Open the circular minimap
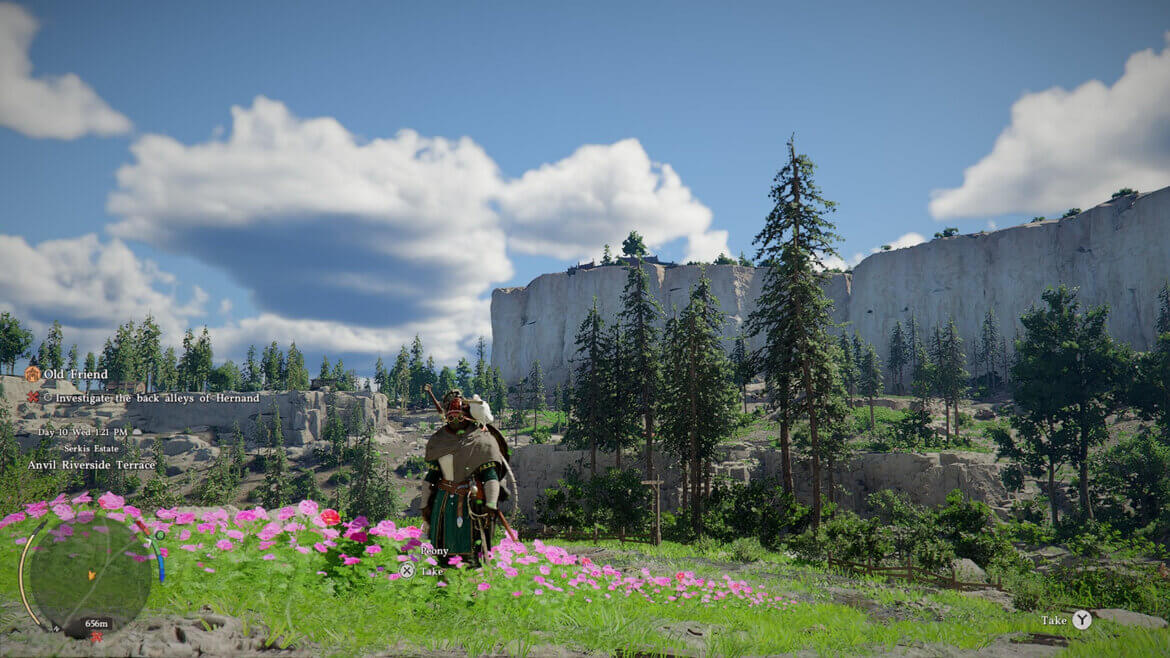Image resolution: width=1170 pixels, height=658 pixels. (x=90, y=575)
